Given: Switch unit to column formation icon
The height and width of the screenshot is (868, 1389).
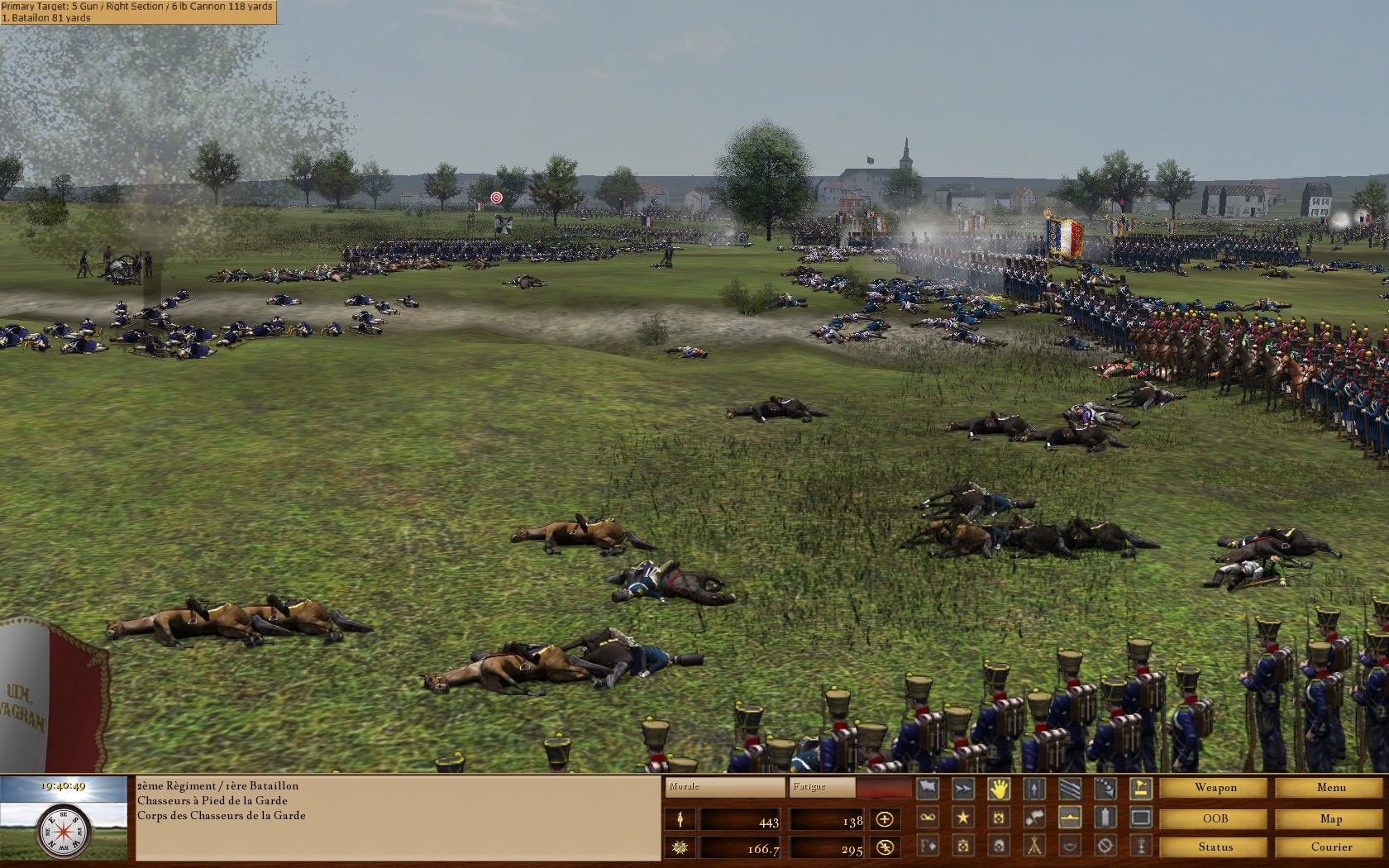Looking at the screenshot, I should pyautogui.click(x=1033, y=788).
